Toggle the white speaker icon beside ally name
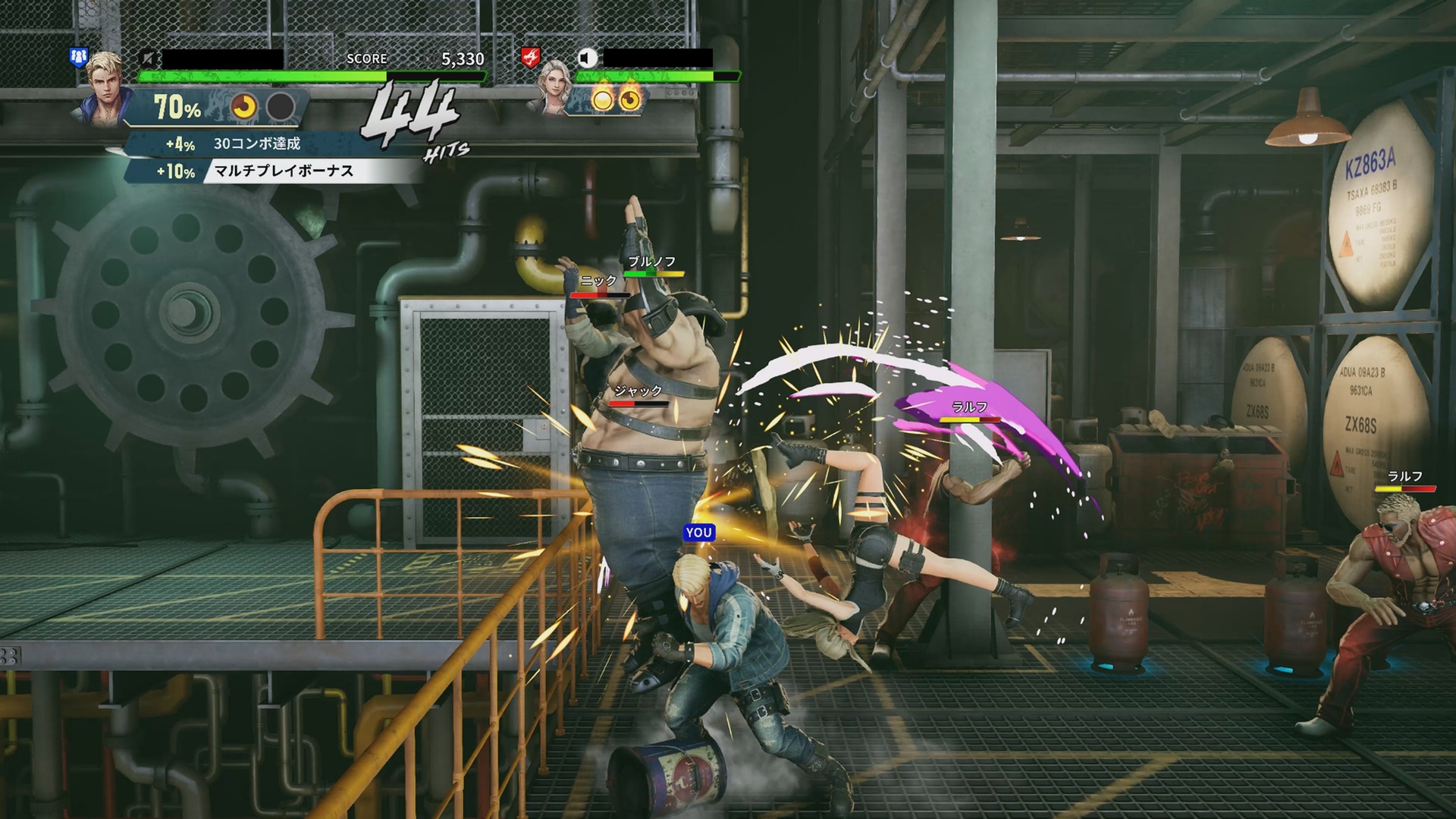Viewport: 1456px width, 819px height. click(587, 58)
